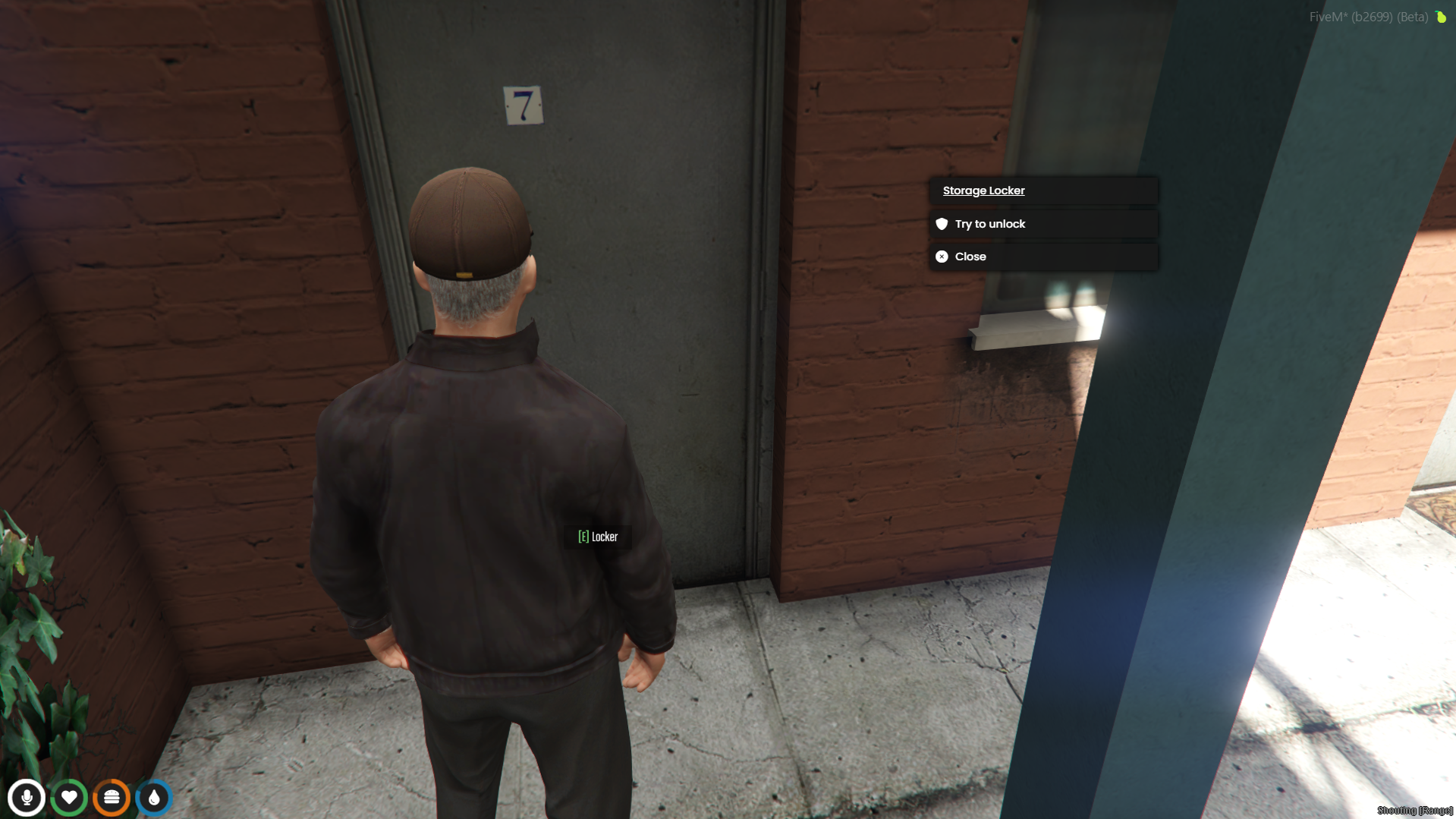The height and width of the screenshot is (819, 1456).
Task: Click the orange burger hunger icon
Action: coord(111,797)
